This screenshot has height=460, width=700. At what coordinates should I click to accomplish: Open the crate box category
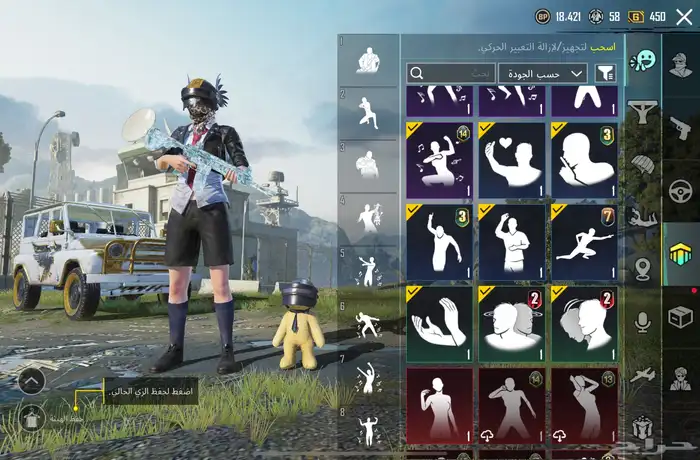[681, 317]
